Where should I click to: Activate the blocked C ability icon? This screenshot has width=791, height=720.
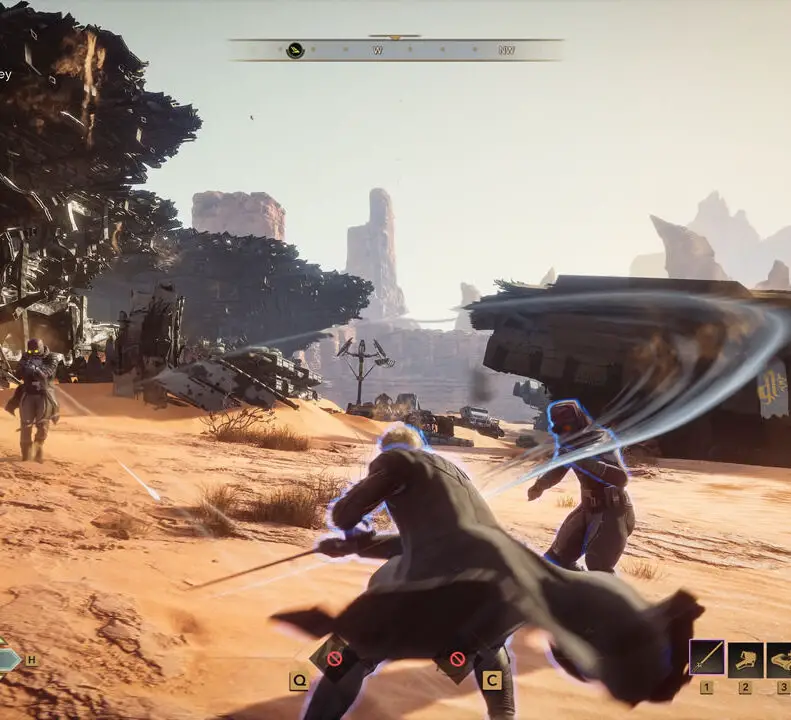coord(457,659)
